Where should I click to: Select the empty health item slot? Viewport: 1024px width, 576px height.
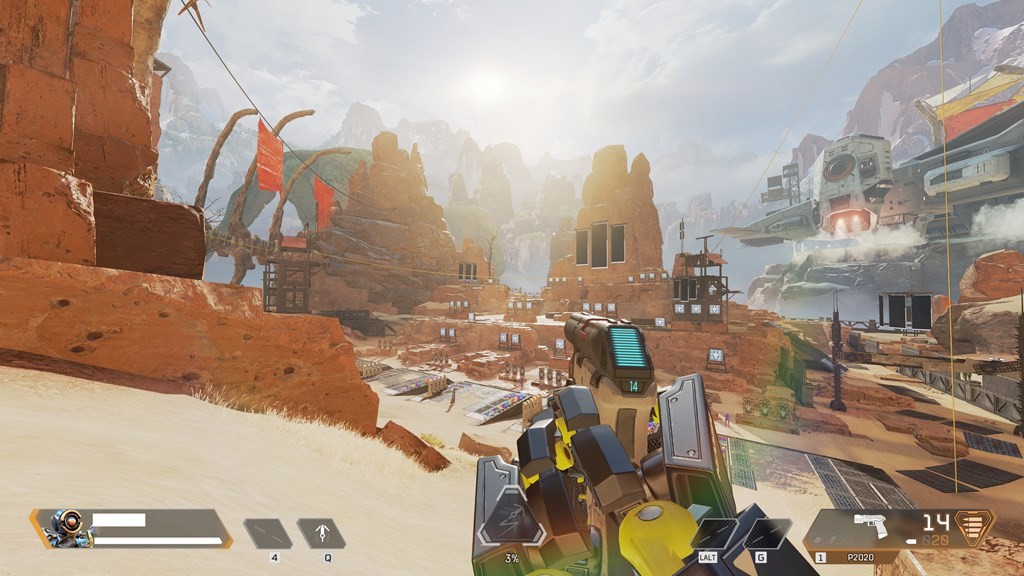(268, 534)
